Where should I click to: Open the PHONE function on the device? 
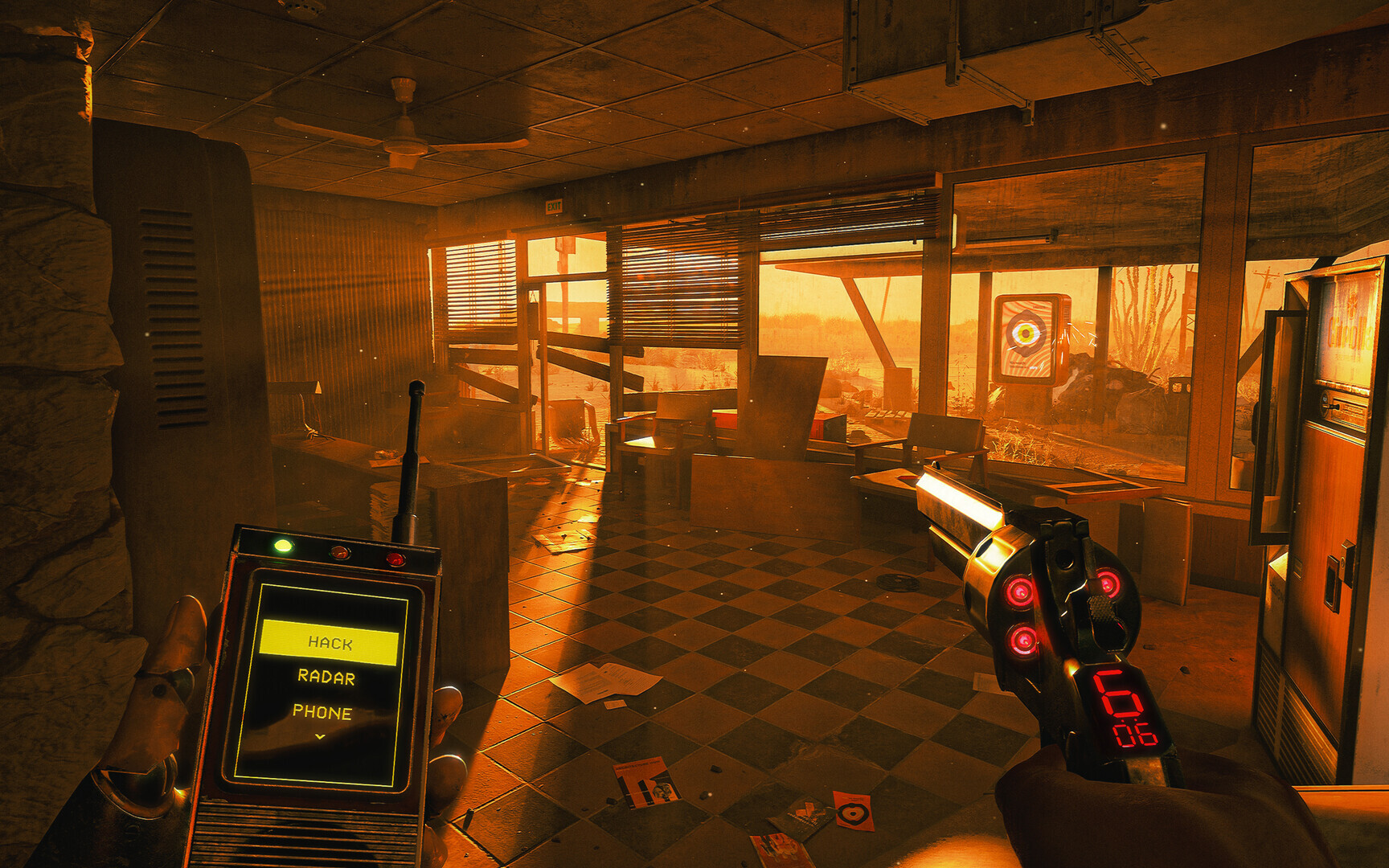tap(325, 711)
